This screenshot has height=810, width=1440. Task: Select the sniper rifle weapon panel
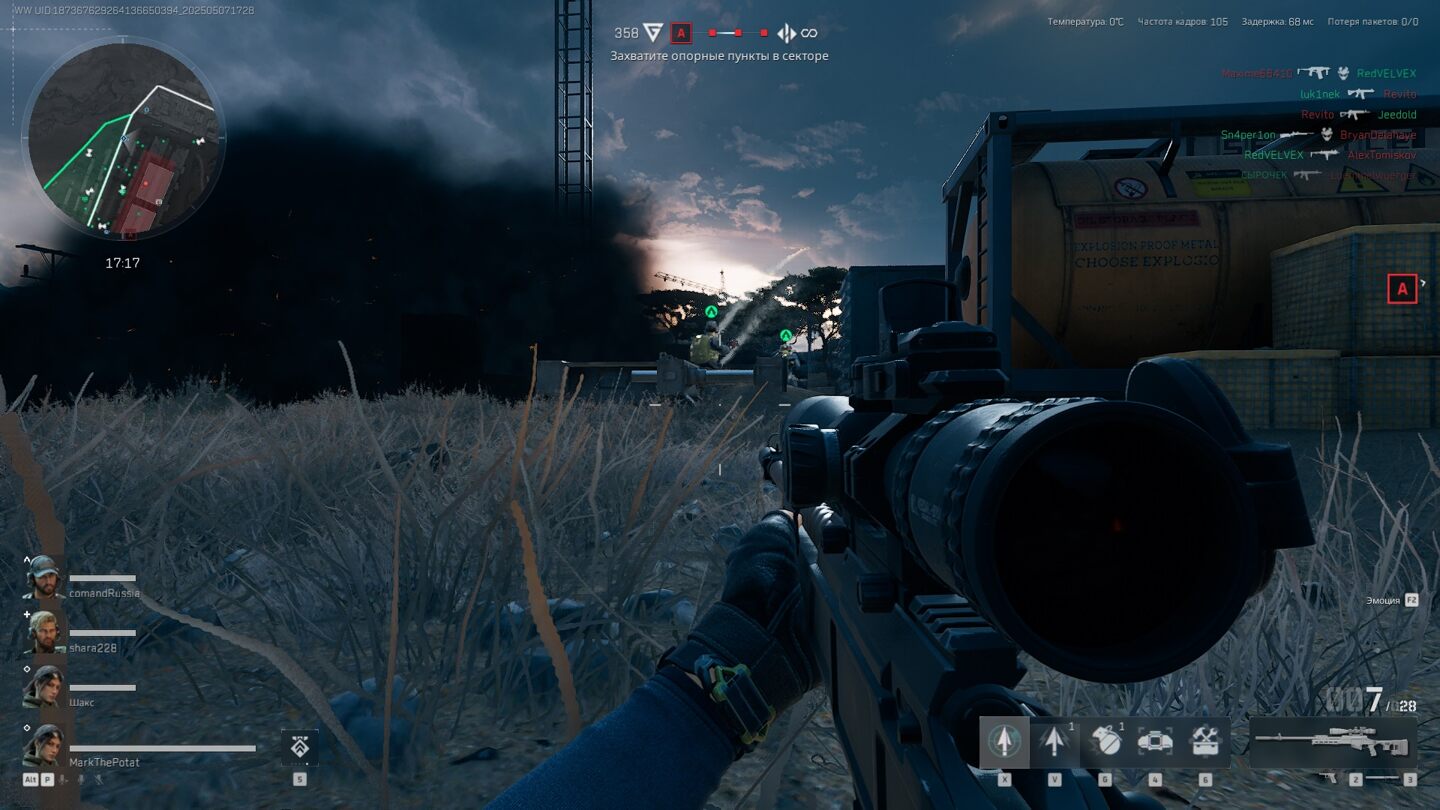(1332, 742)
